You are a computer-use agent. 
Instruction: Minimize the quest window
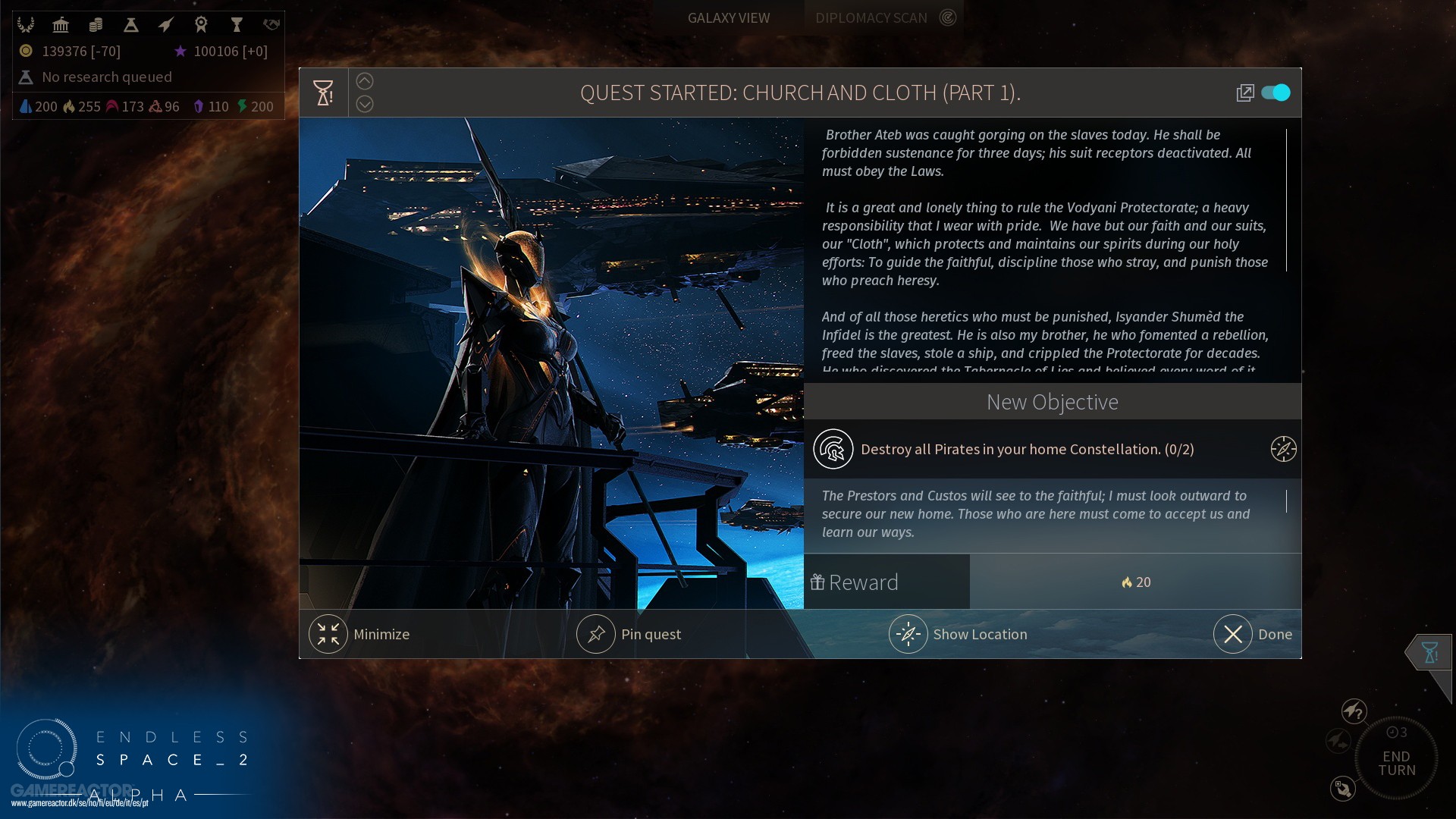click(x=328, y=634)
